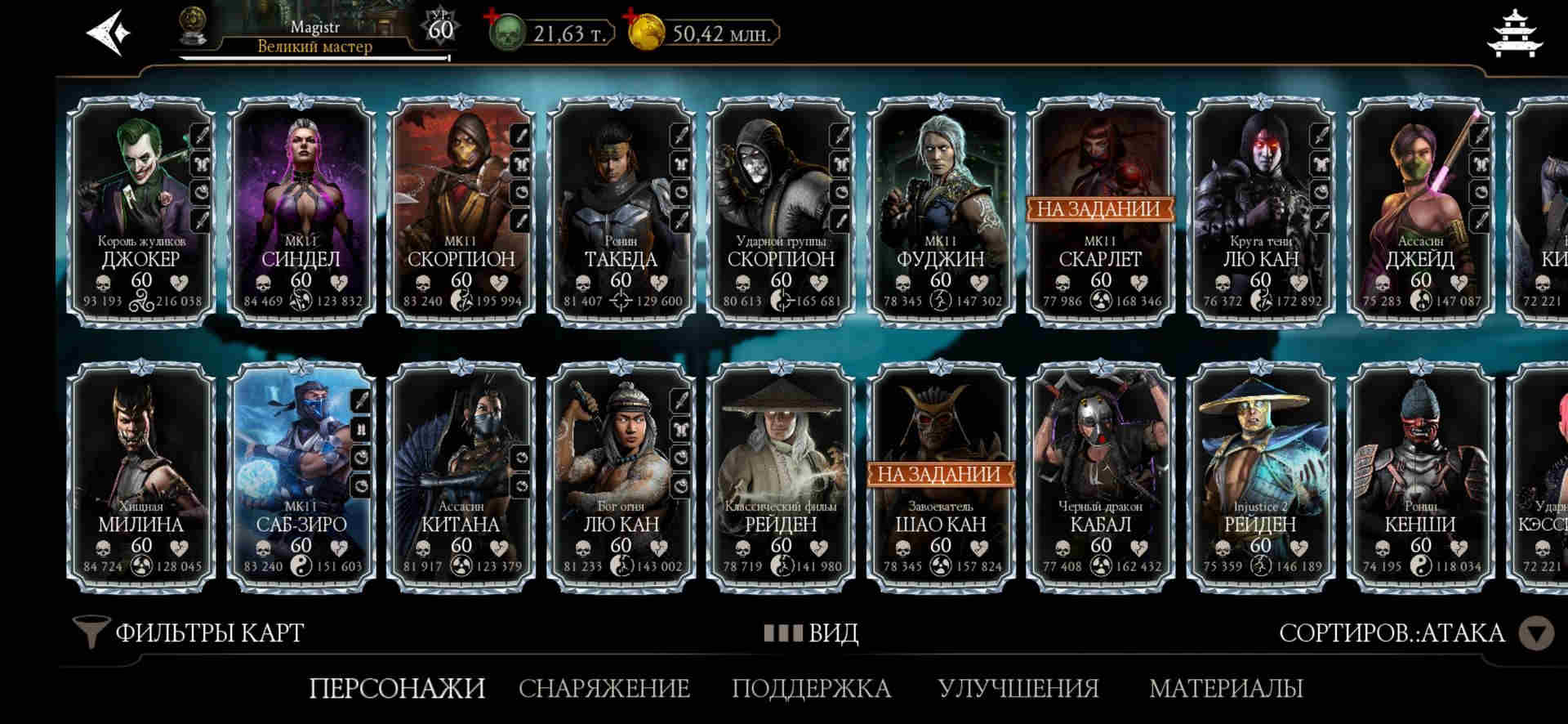Switch to the МАТЕРИАЛЫ tab
Image resolution: width=1568 pixels, height=724 pixels.
pyautogui.click(x=1225, y=688)
